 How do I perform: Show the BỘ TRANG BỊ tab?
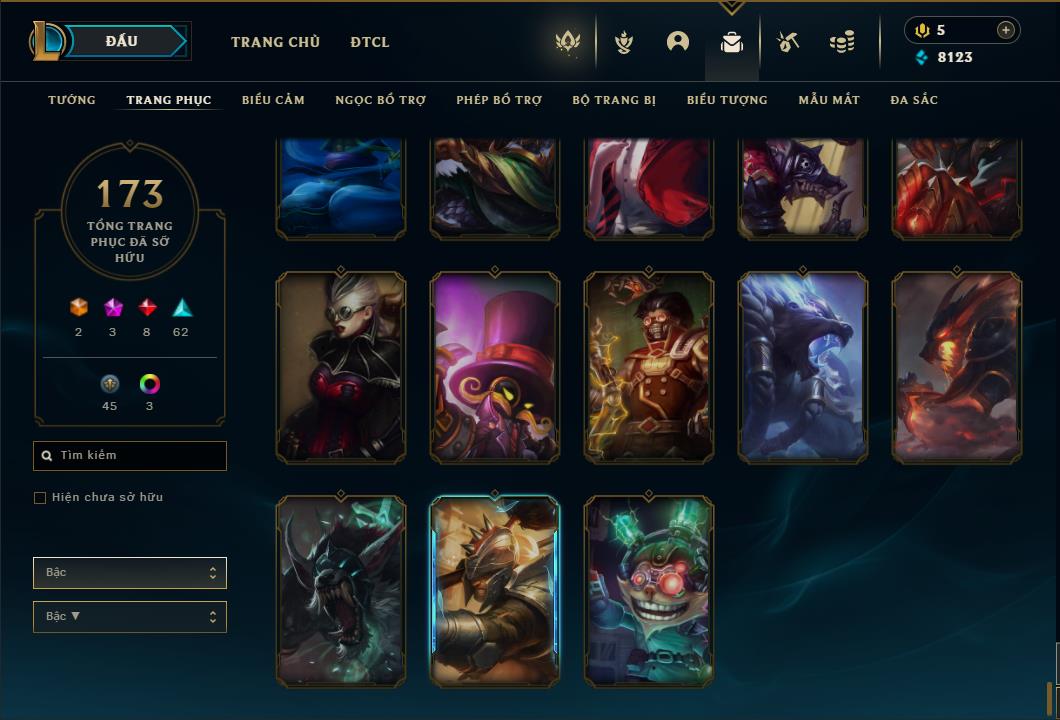[614, 100]
